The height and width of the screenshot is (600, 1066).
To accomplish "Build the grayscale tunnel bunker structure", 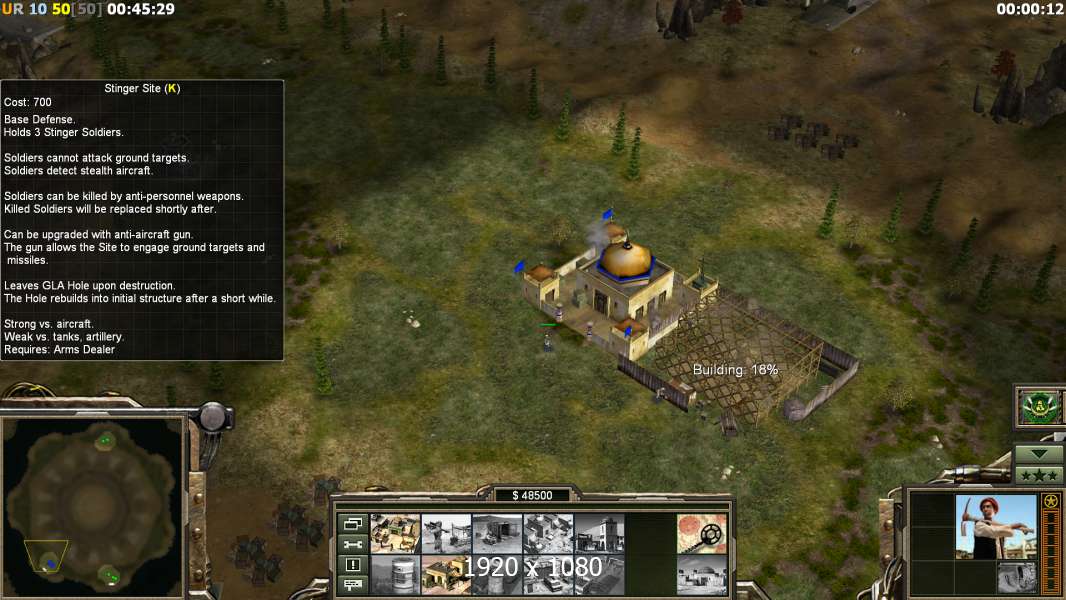I will (497, 534).
